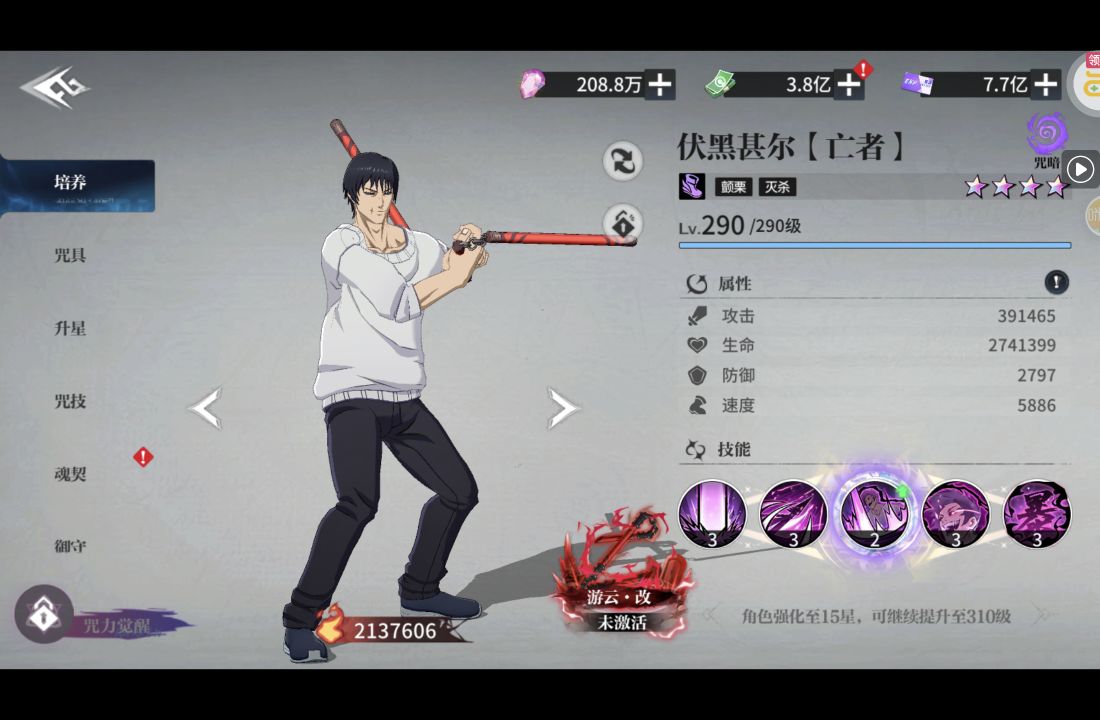Select the last purple skill icon

(x=1037, y=515)
